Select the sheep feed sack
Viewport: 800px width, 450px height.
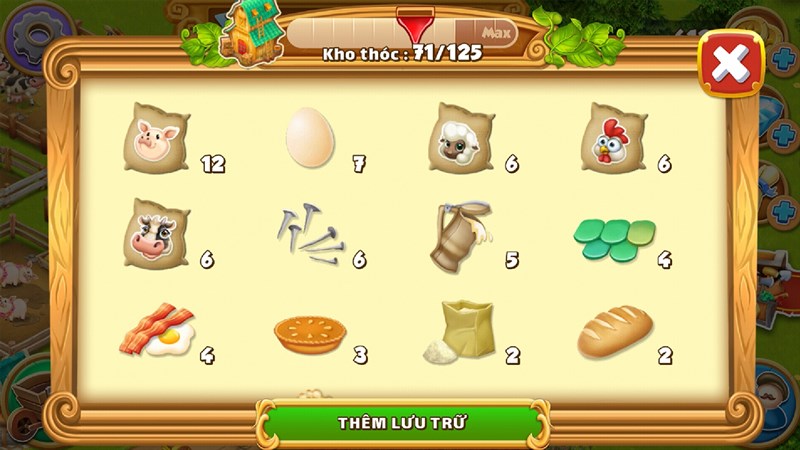461,138
